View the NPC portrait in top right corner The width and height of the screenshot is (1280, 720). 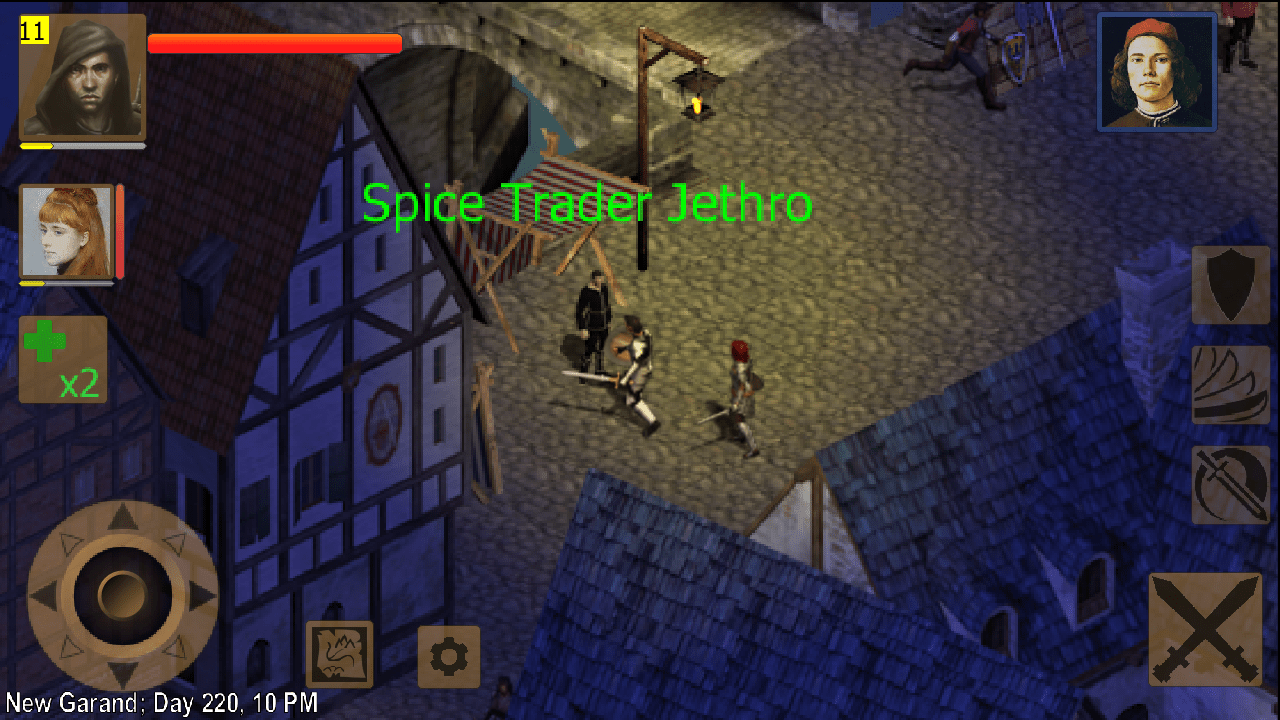(x=1156, y=70)
